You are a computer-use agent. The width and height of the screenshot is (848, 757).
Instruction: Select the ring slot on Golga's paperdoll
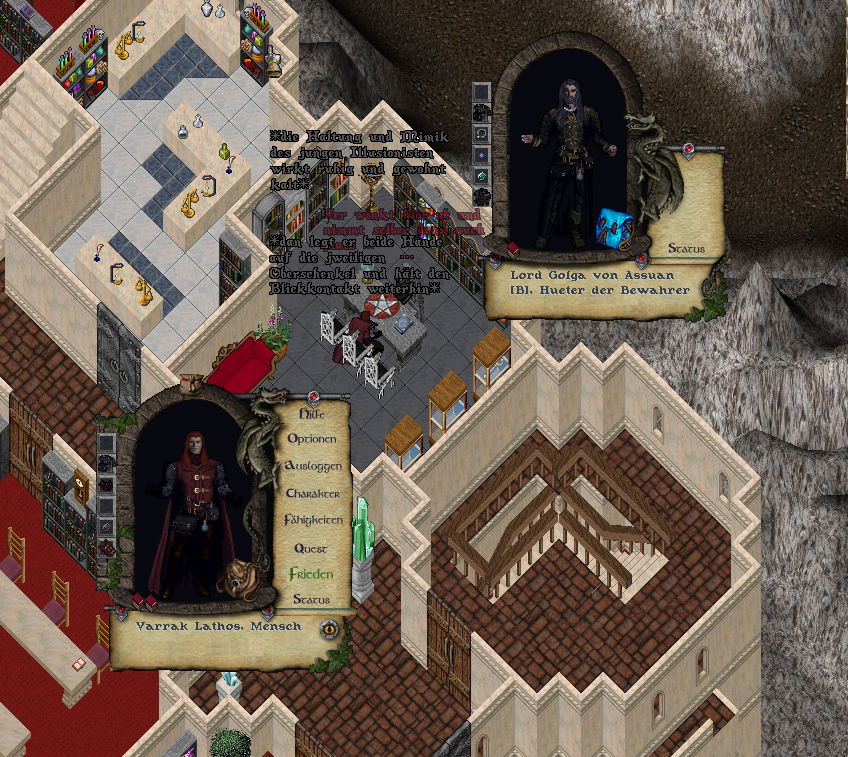pyautogui.click(x=481, y=133)
